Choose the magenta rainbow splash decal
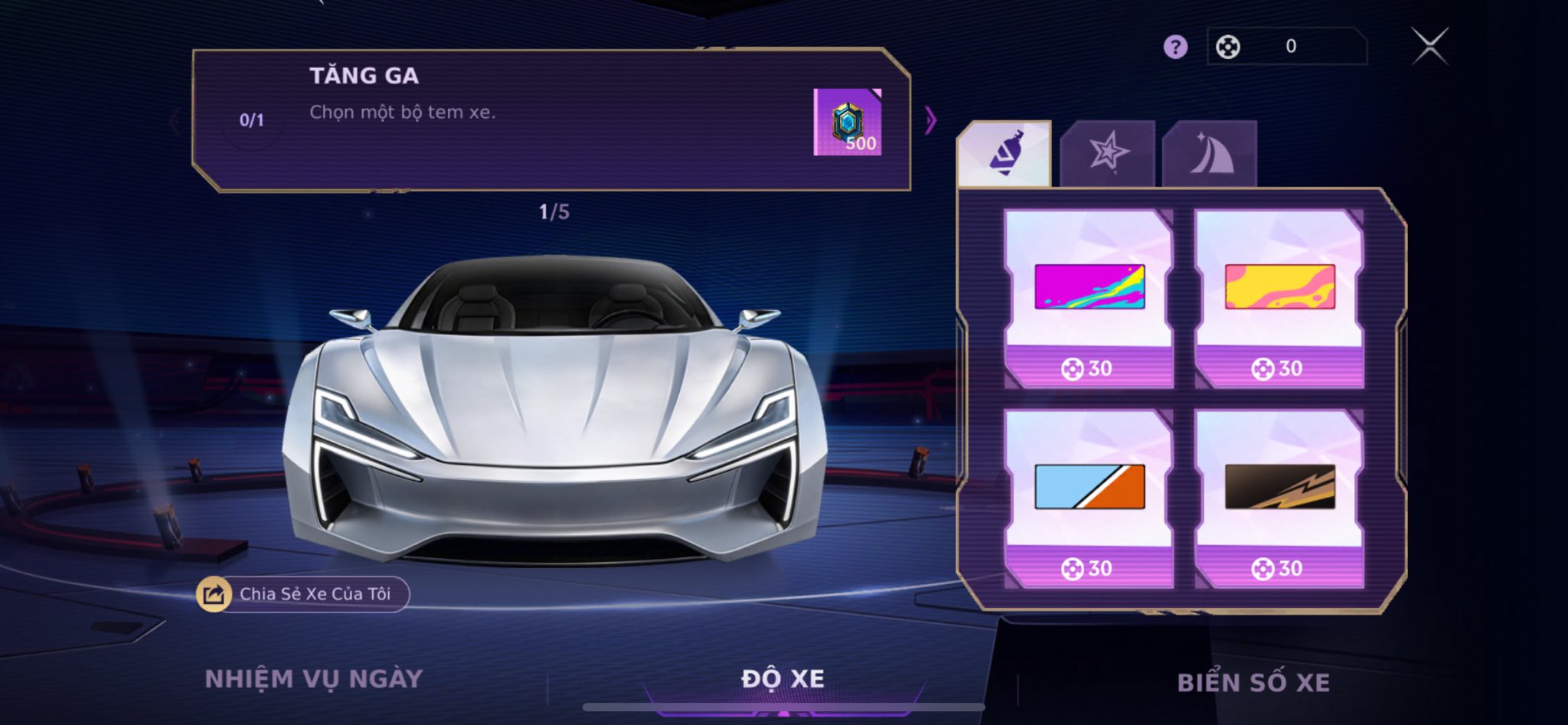Screen dimensions: 1568x725 coord(1089,298)
